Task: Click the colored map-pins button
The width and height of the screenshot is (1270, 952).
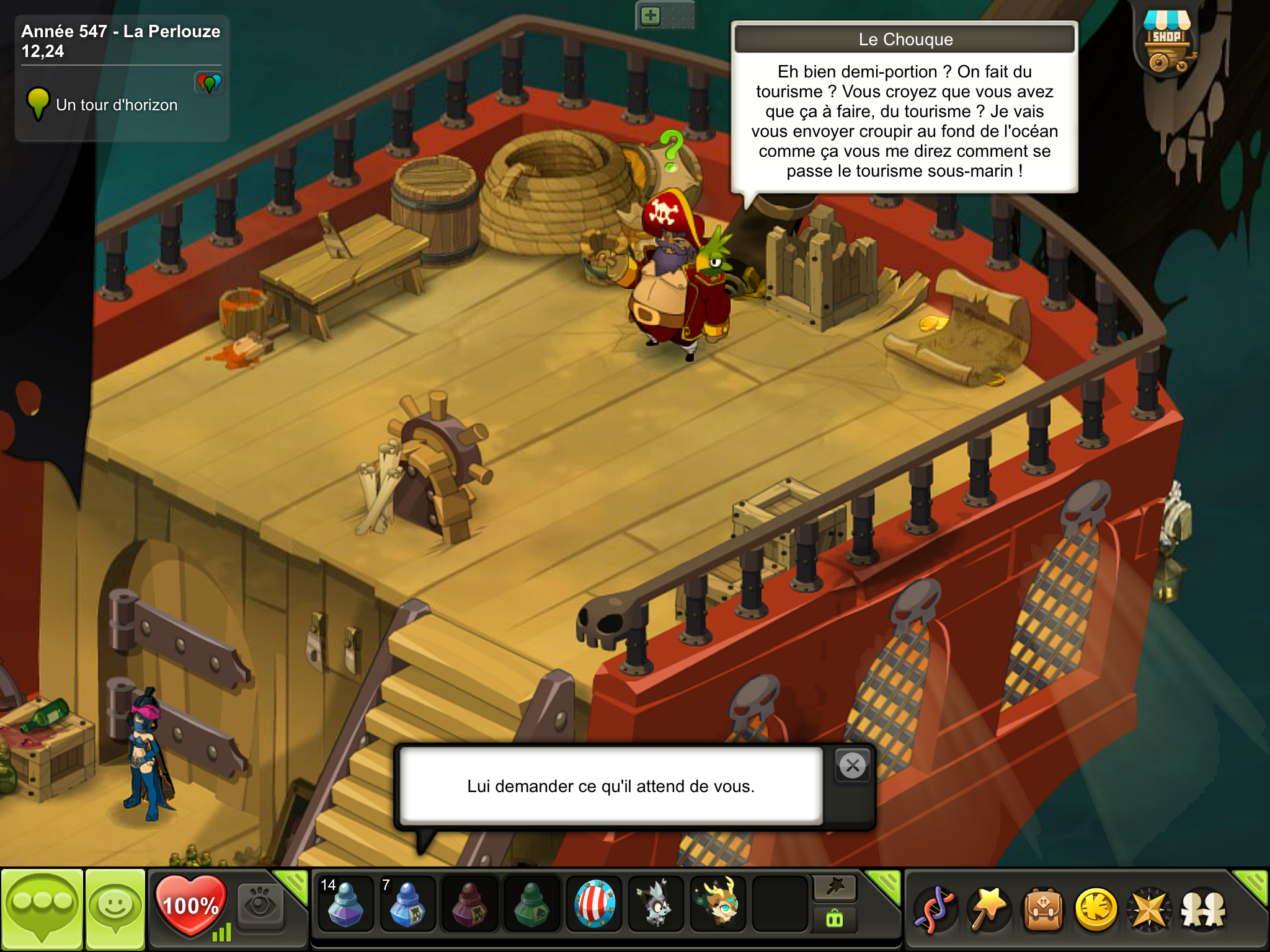Action: tap(209, 82)
